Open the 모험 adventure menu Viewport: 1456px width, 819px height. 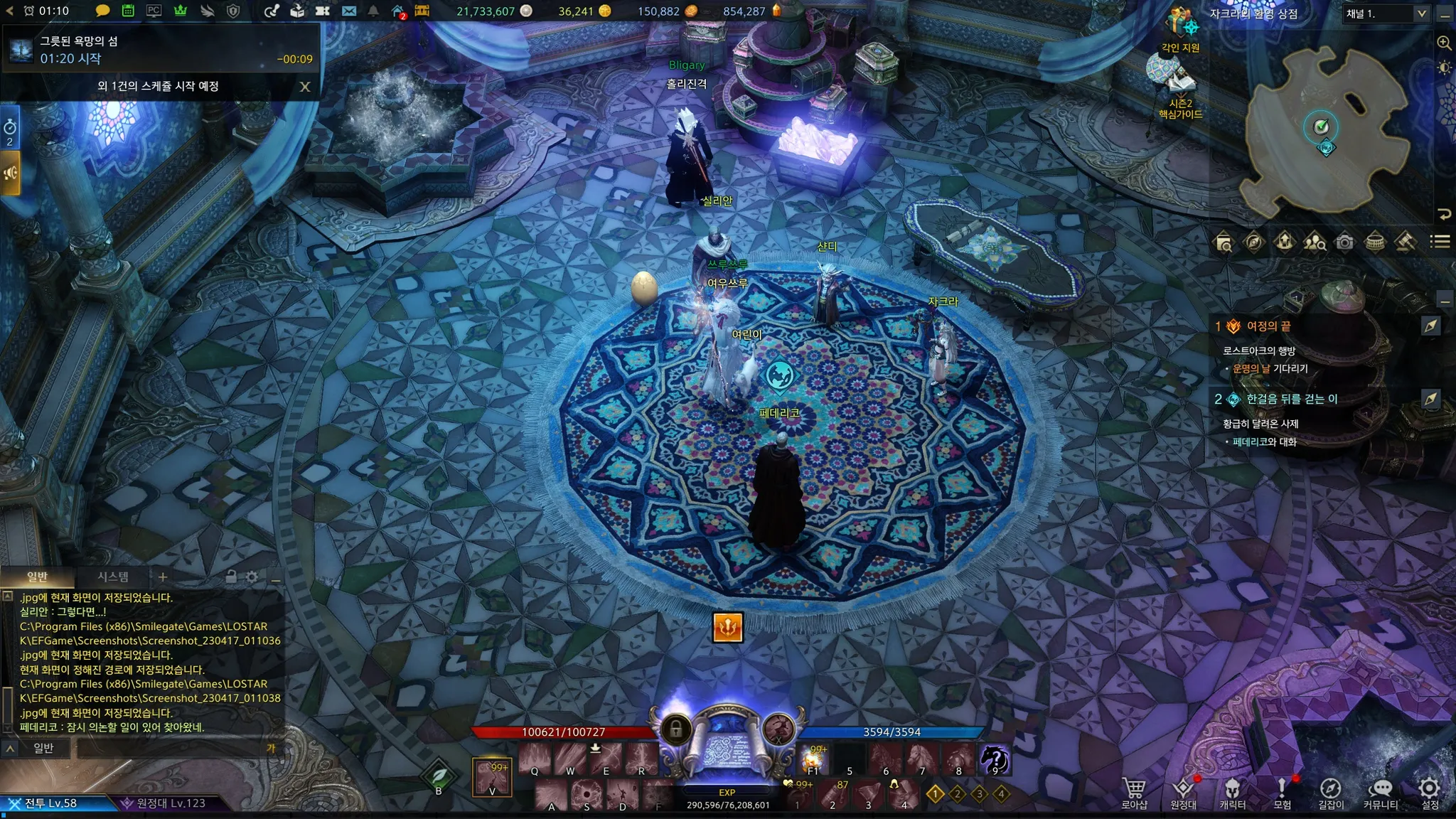tap(1282, 792)
